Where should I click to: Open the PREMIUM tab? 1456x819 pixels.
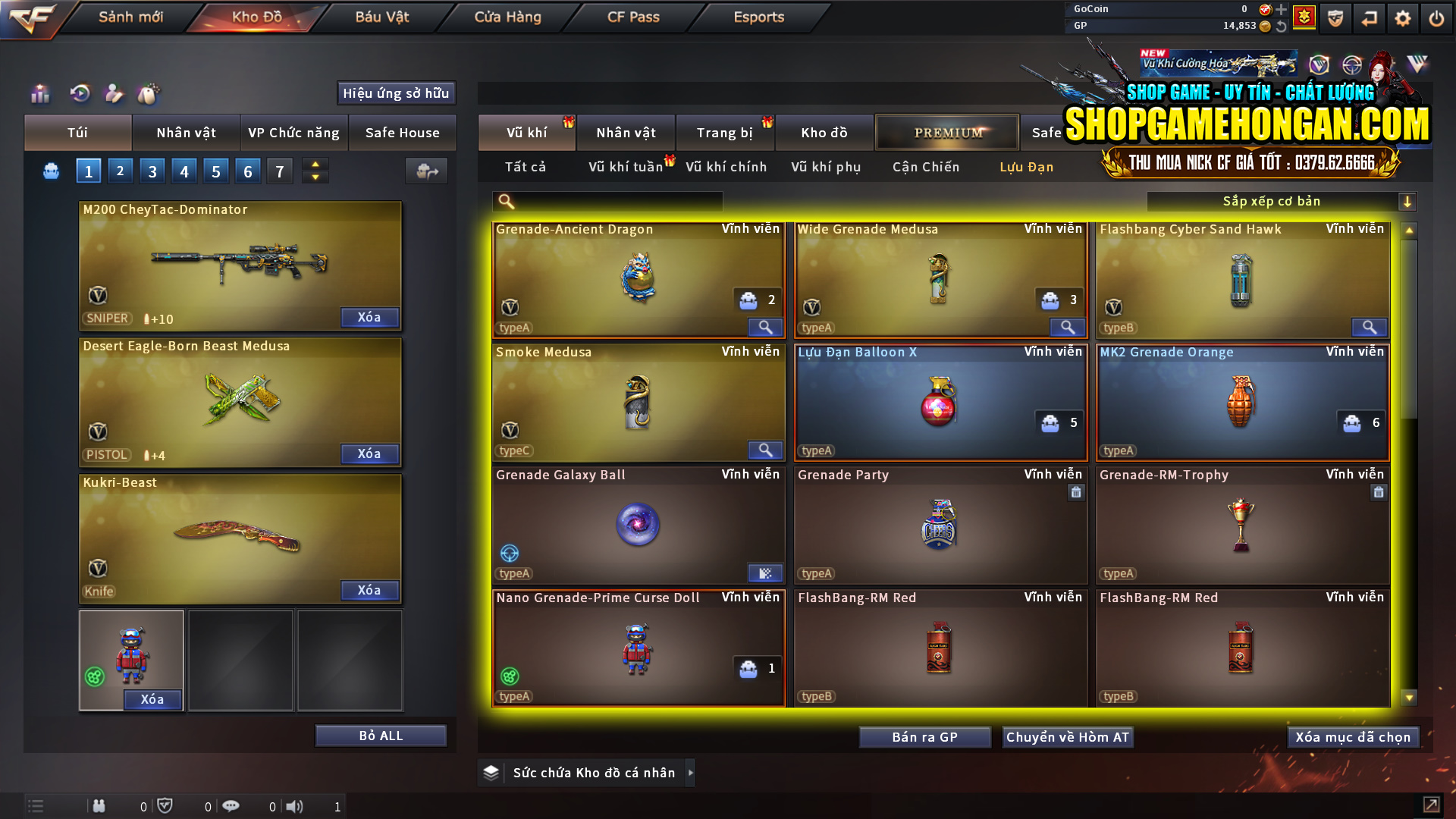[x=947, y=132]
